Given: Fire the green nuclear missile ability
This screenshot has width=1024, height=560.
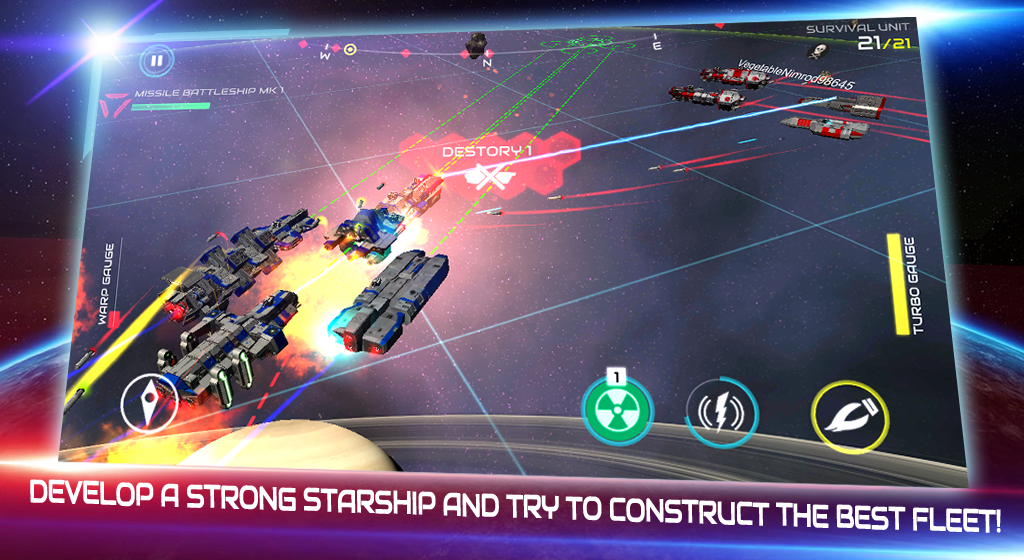Looking at the screenshot, I should point(617,412).
